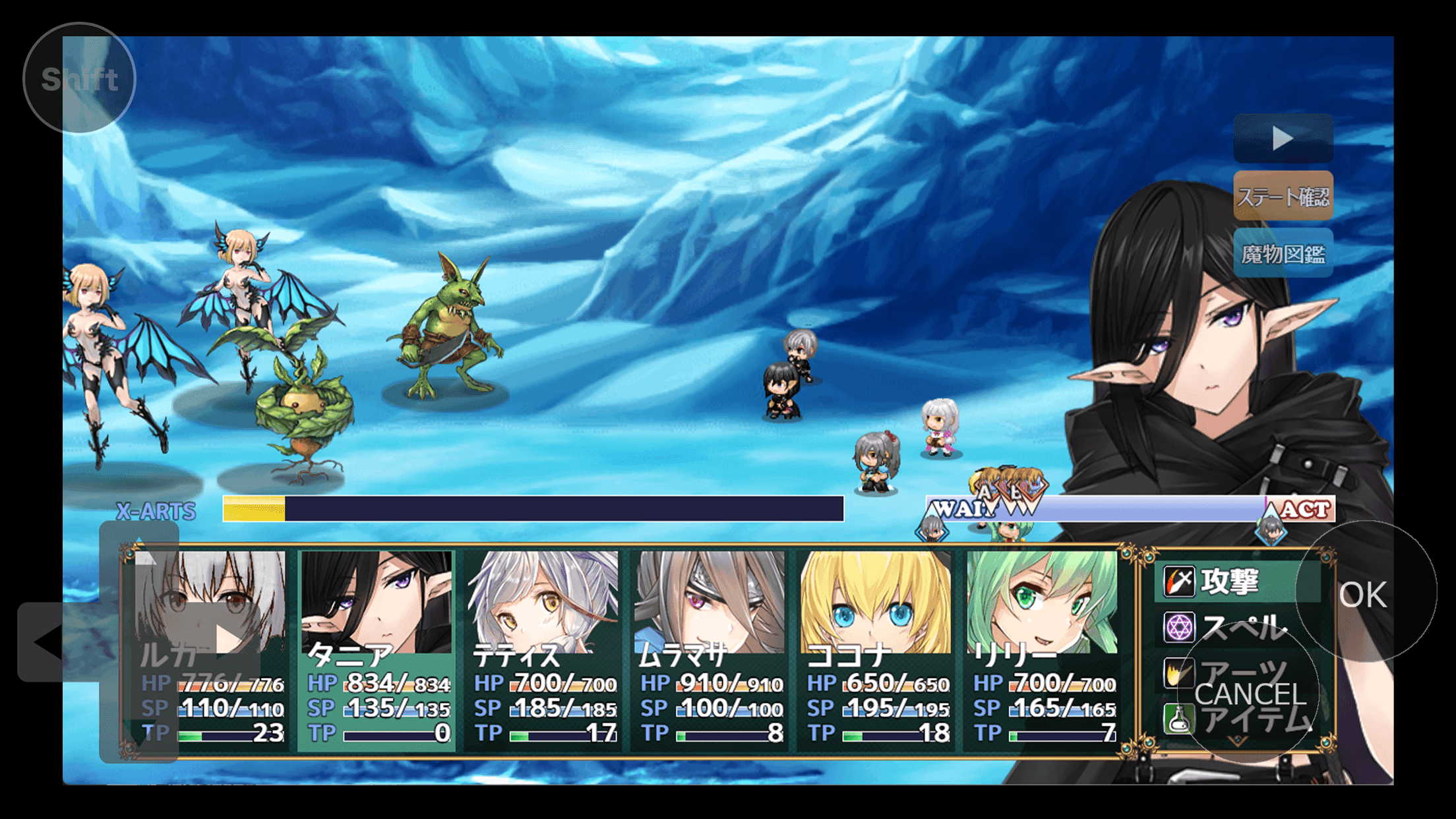This screenshot has height=819, width=1456.
Task: Select タニア's party portrait panel
Action: point(377,650)
